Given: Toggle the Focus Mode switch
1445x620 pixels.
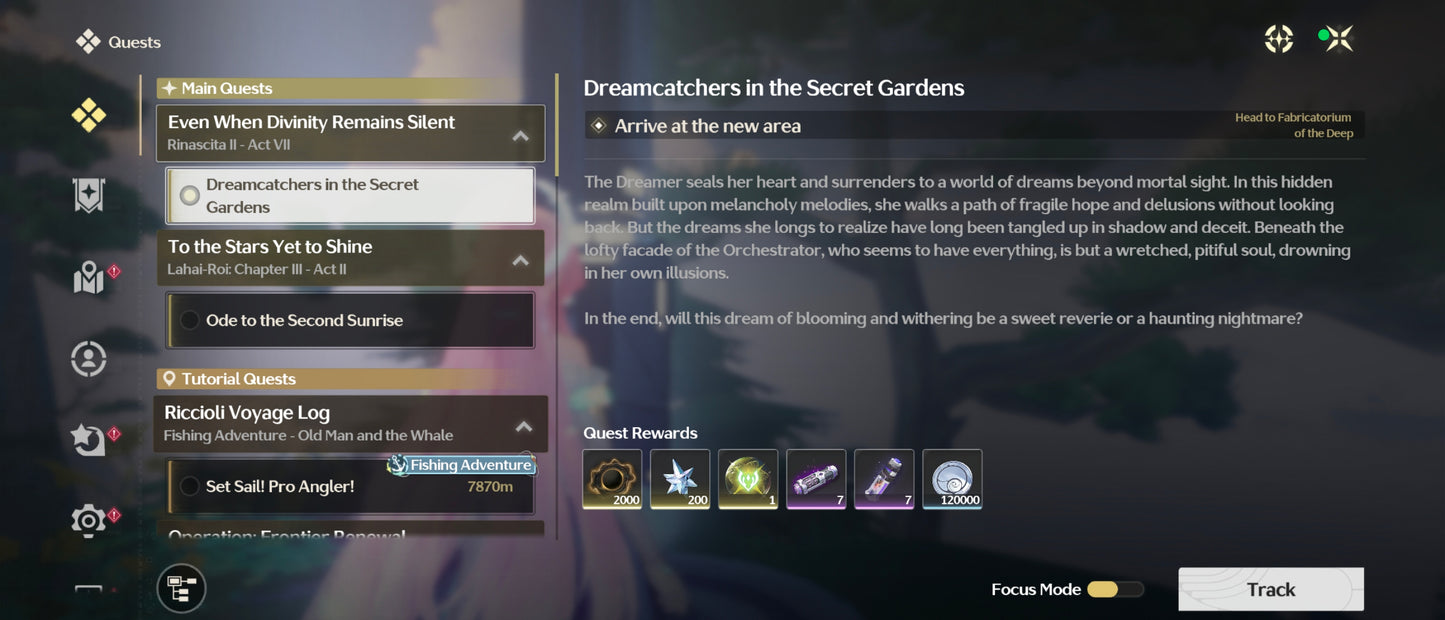Looking at the screenshot, I should coord(1114,590).
